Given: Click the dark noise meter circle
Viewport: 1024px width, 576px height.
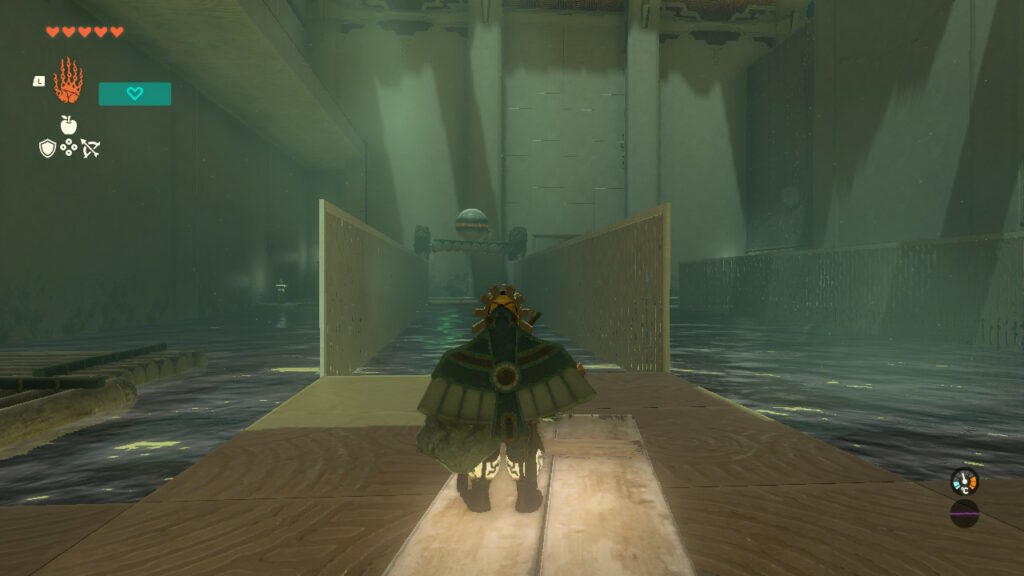Looking at the screenshot, I should pos(964,514).
